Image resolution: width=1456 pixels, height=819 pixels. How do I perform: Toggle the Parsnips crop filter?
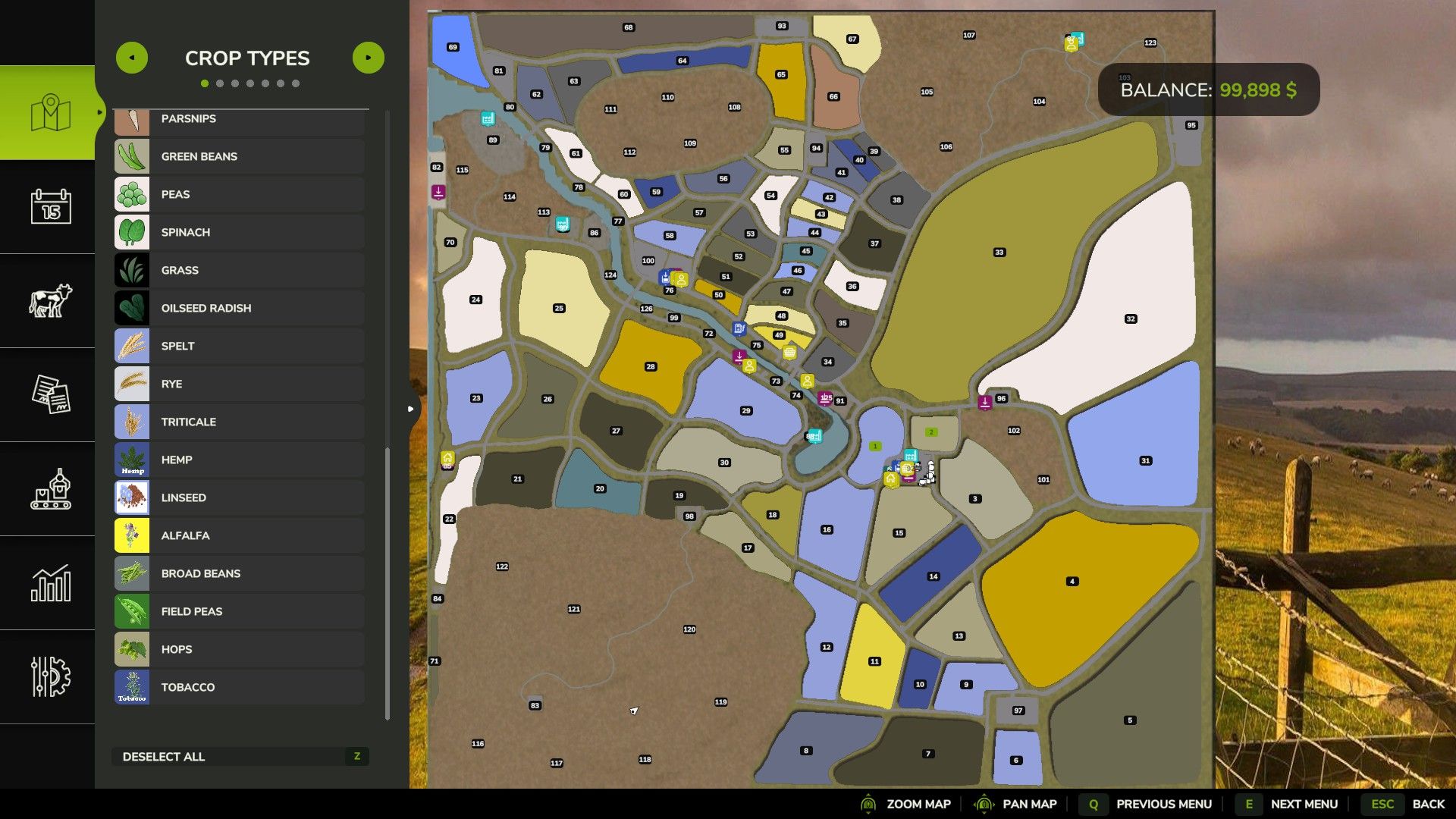tap(240, 119)
